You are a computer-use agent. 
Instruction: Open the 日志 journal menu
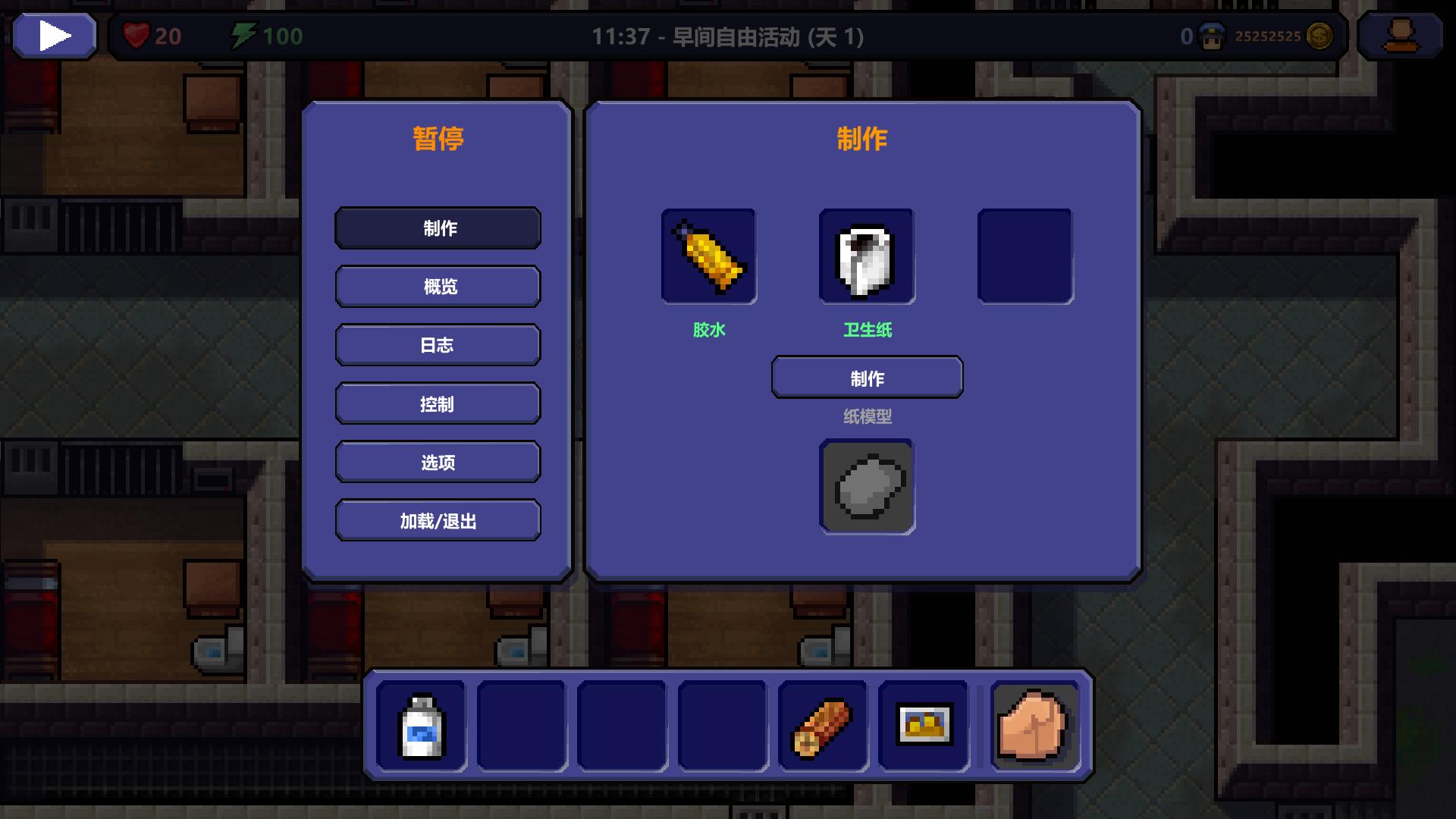(x=438, y=345)
